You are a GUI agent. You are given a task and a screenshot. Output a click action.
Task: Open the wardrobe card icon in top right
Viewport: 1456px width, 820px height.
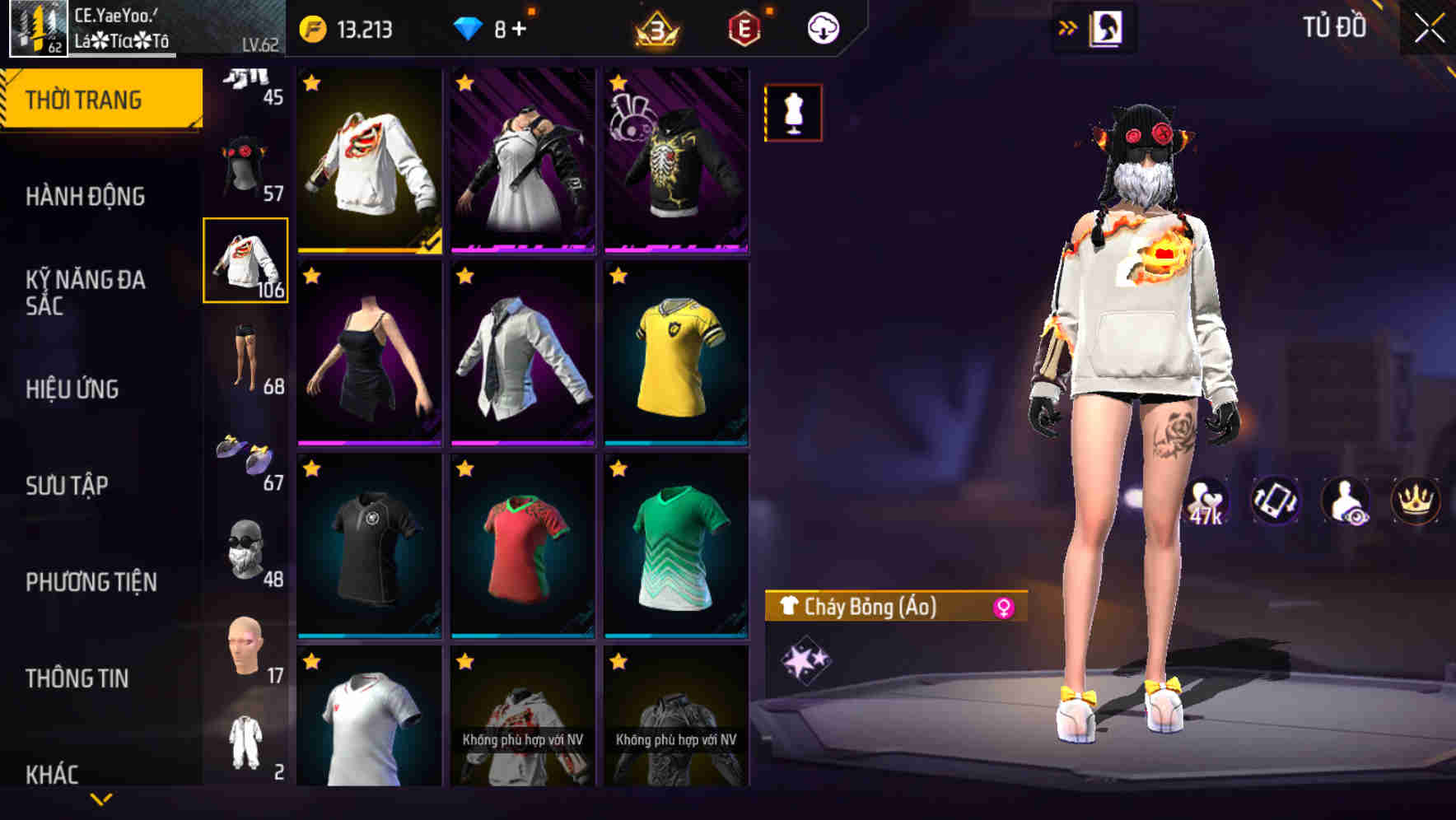pyautogui.click(x=1105, y=26)
